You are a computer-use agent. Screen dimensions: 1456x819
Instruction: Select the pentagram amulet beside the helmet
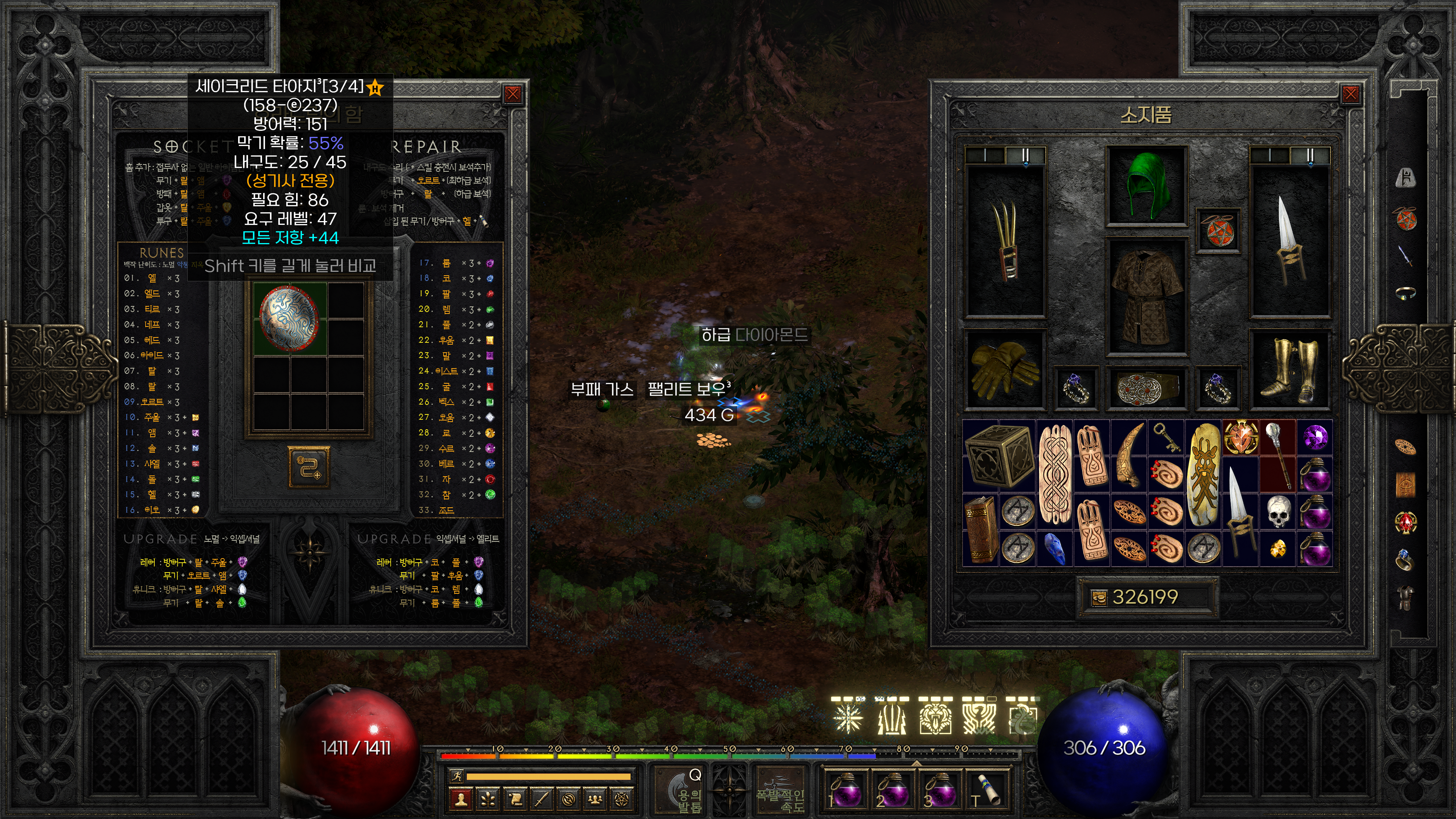coord(1218,230)
